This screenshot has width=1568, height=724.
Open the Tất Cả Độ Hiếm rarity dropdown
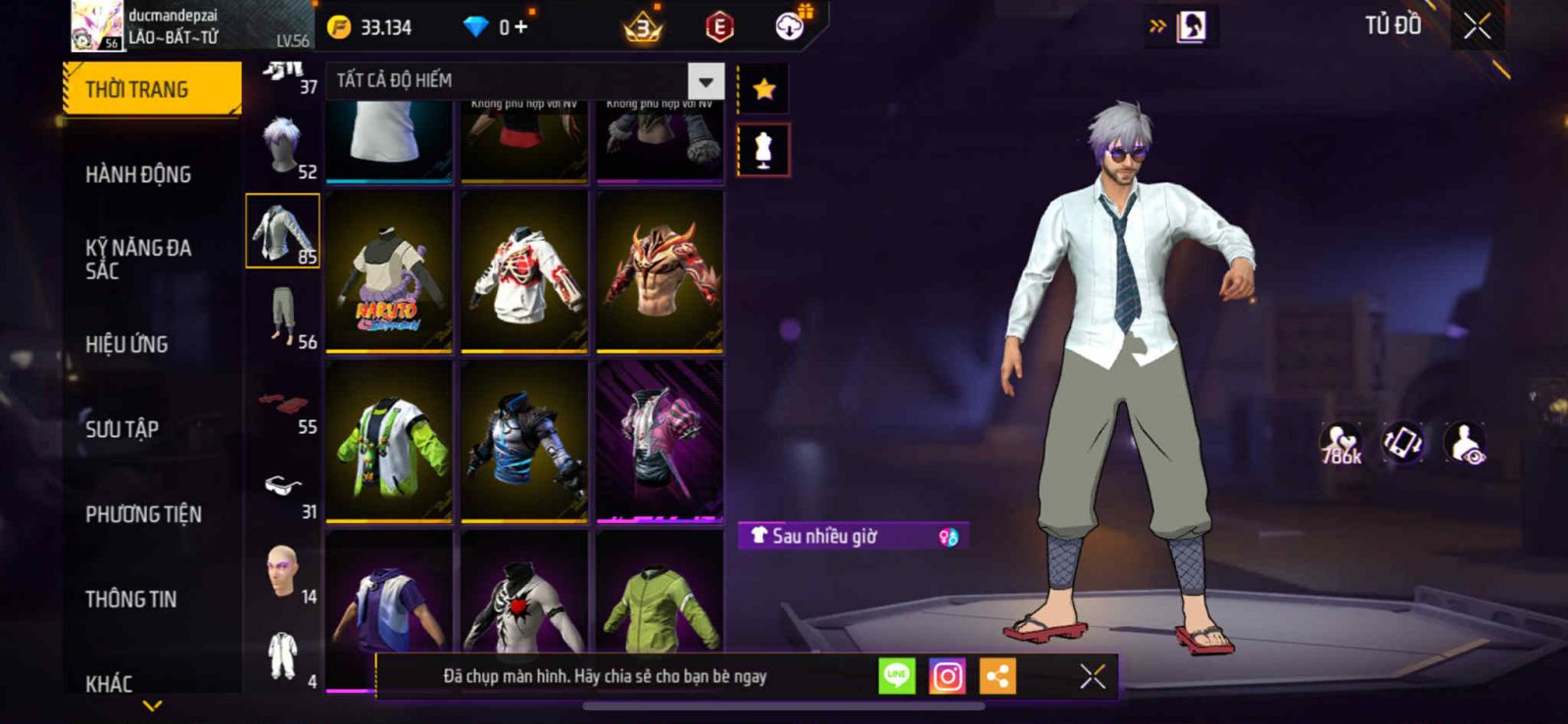click(706, 81)
